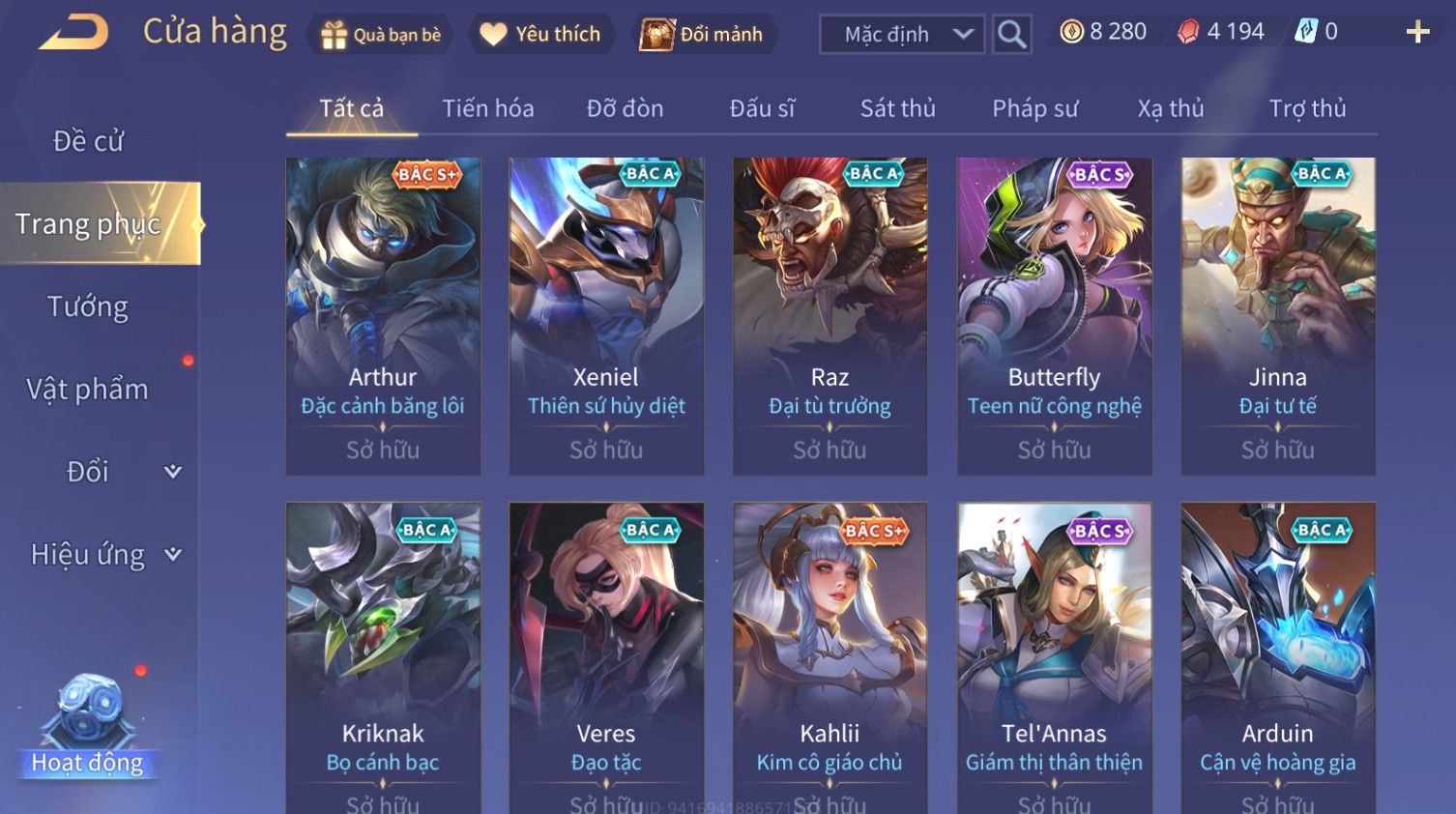Viewport: 1456px width, 814px height.
Task: Expand the Mặc định sort dropdown
Action: pyautogui.click(x=901, y=35)
